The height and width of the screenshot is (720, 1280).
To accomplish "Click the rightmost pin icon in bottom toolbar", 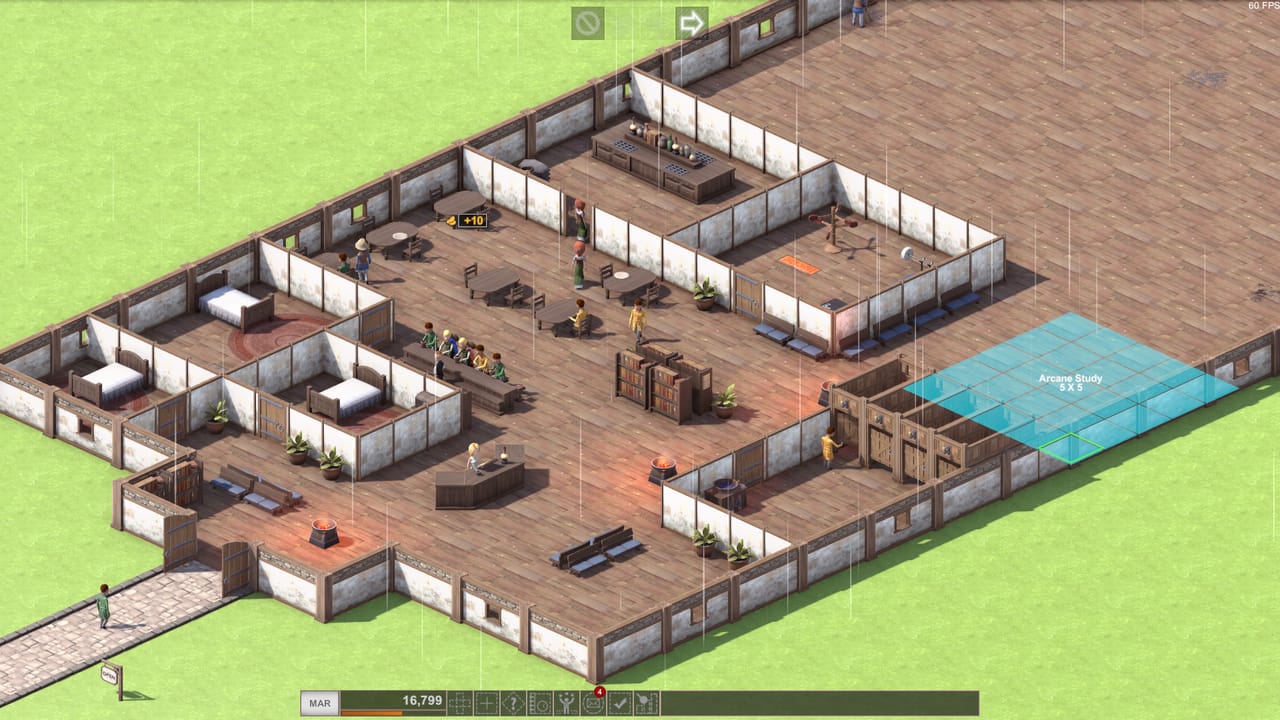I will click(648, 701).
